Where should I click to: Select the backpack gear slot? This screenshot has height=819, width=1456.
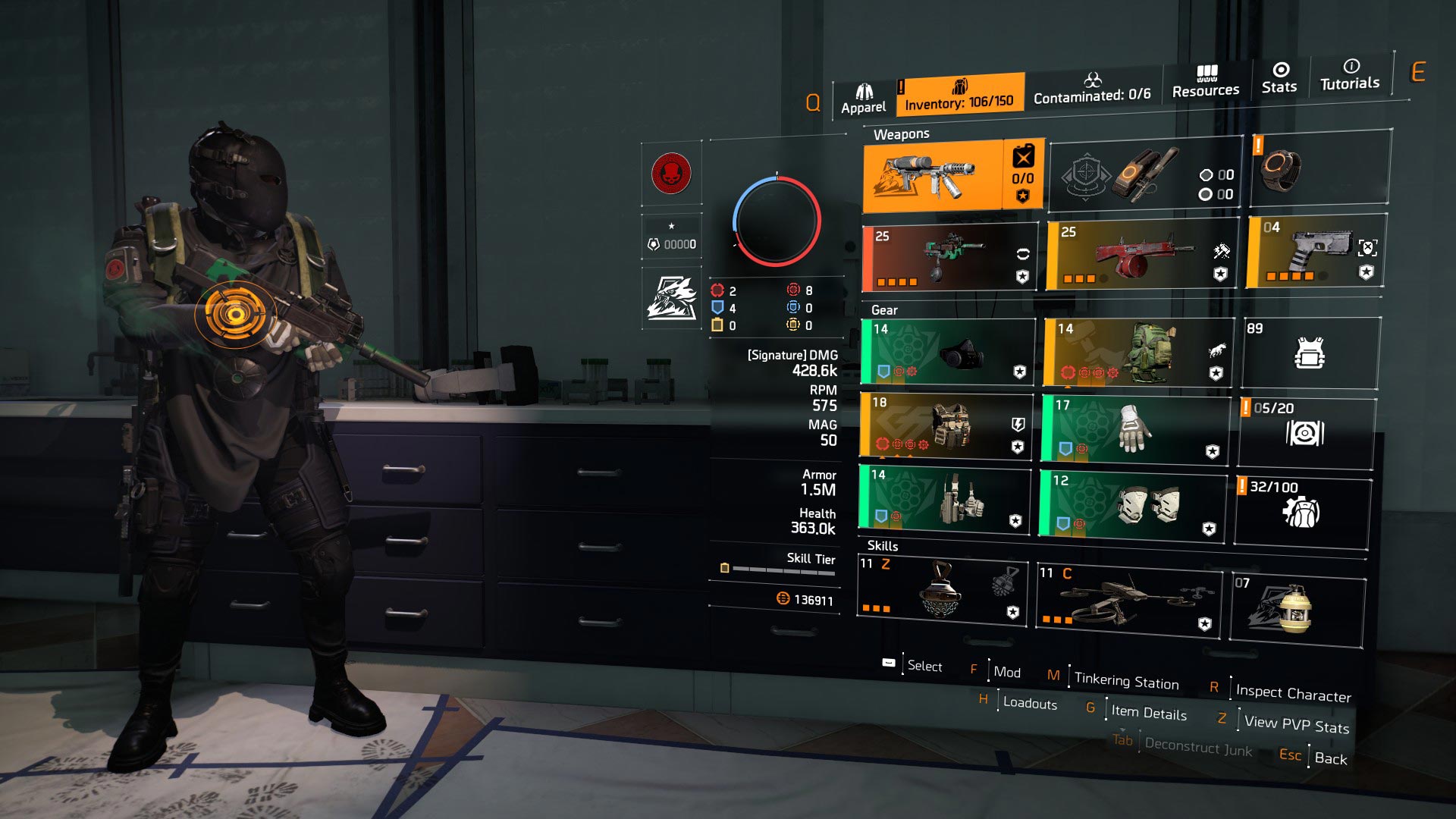(1137, 353)
